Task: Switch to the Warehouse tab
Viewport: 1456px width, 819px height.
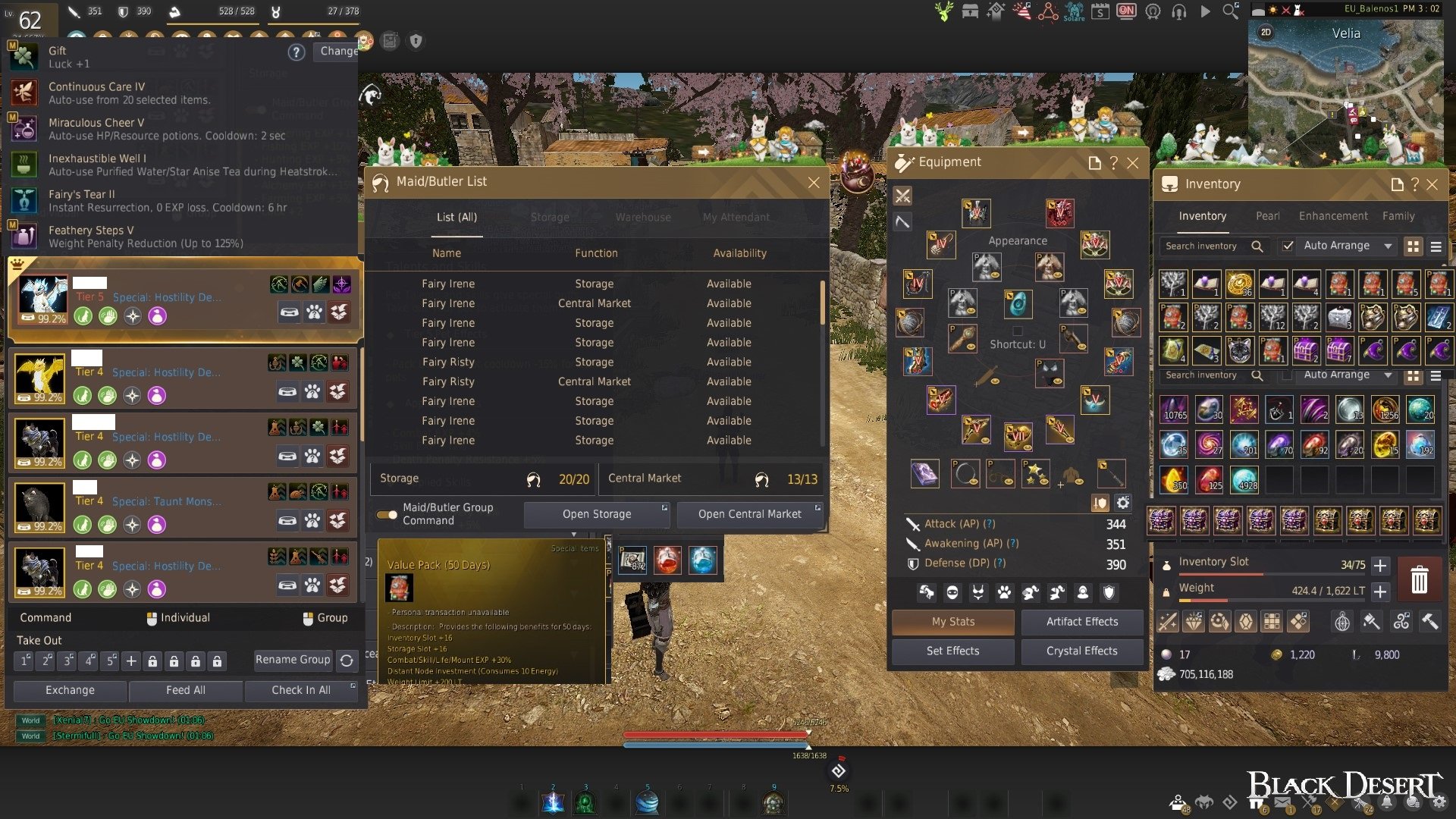Action: [643, 218]
